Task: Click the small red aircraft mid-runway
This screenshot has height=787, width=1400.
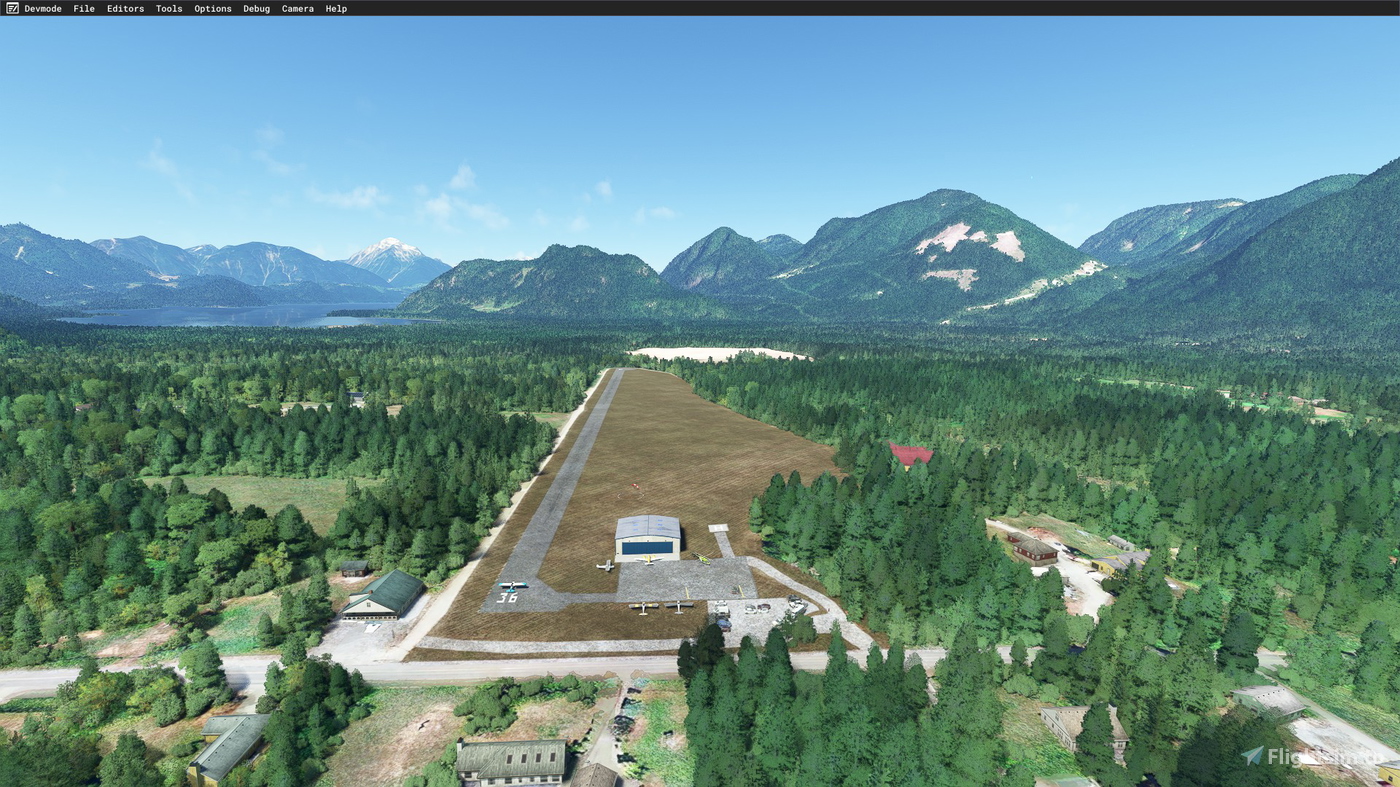Action: tap(633, 487)
